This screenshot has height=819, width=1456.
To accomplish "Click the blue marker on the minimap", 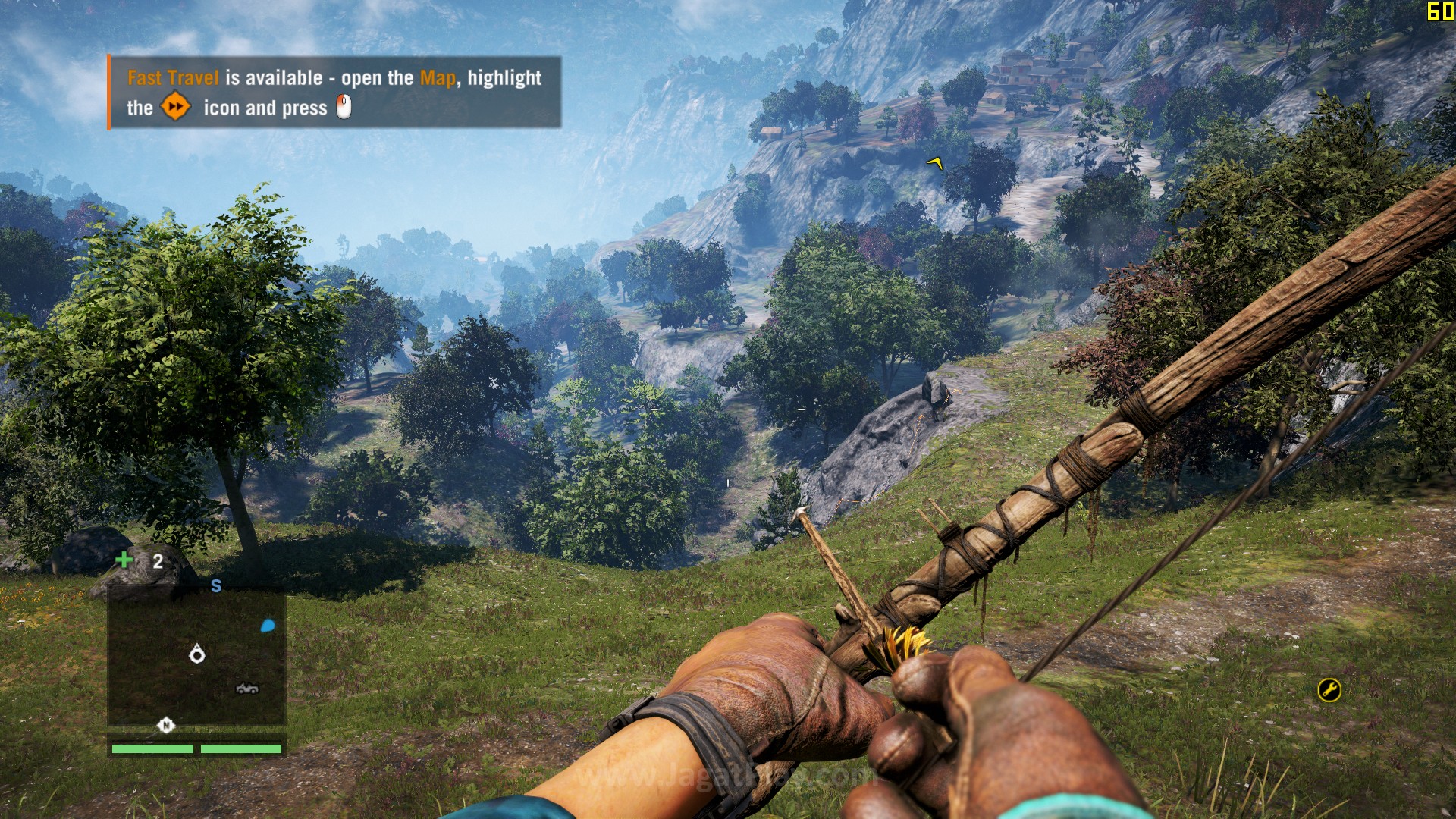I will click(268, 626).
